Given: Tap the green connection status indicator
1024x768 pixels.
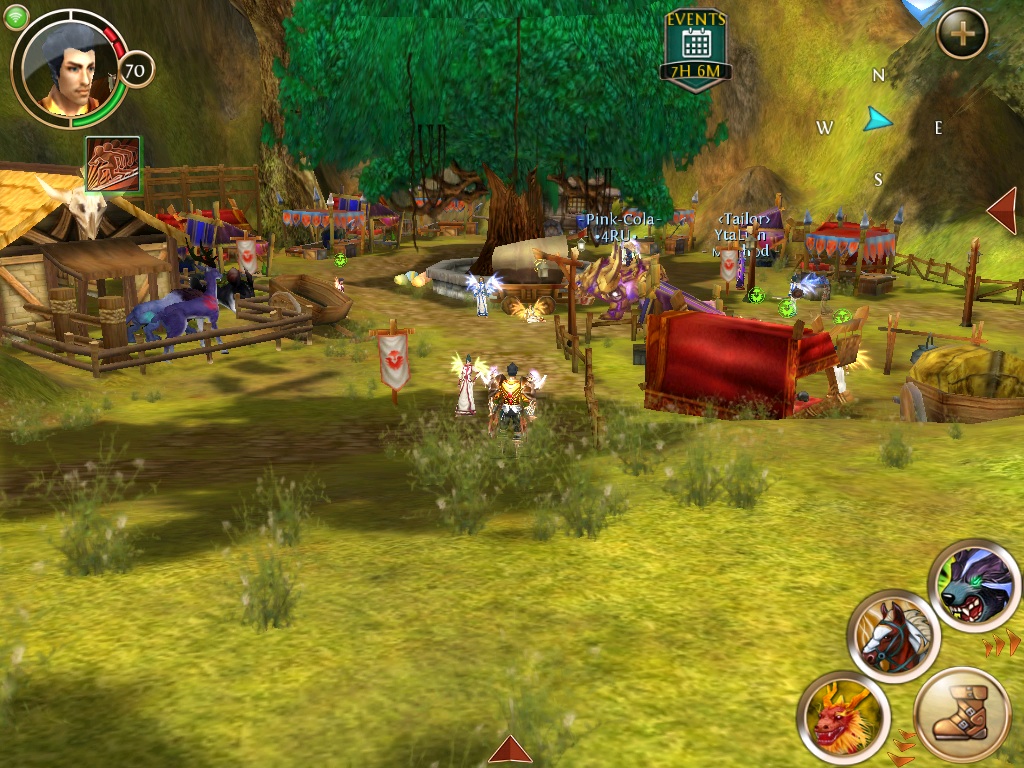Looking at the screenshot, I should pyautogui.click(x=17, y=16).
